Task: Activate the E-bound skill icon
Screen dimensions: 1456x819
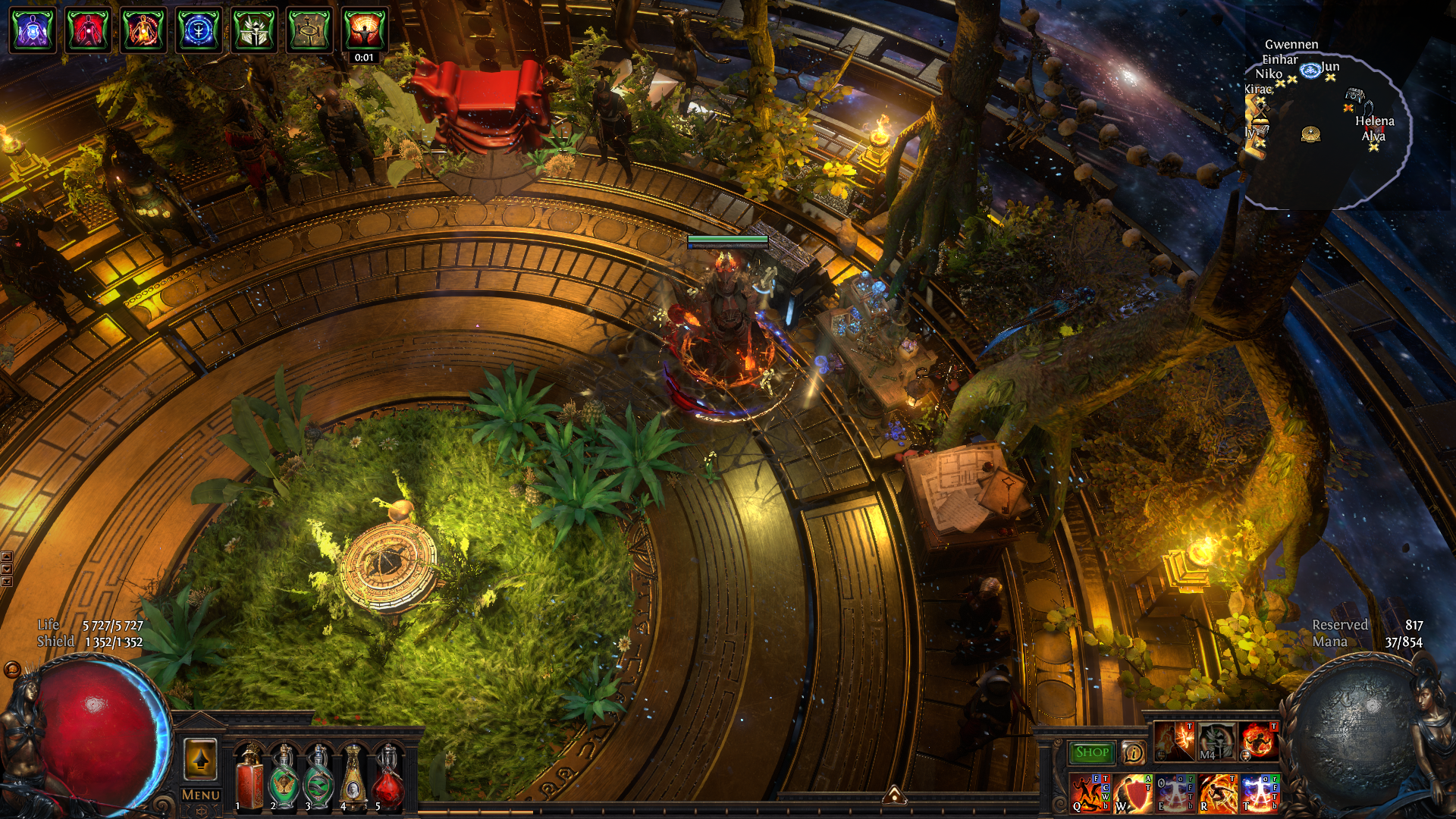Action: click(x=1175, y=792)
